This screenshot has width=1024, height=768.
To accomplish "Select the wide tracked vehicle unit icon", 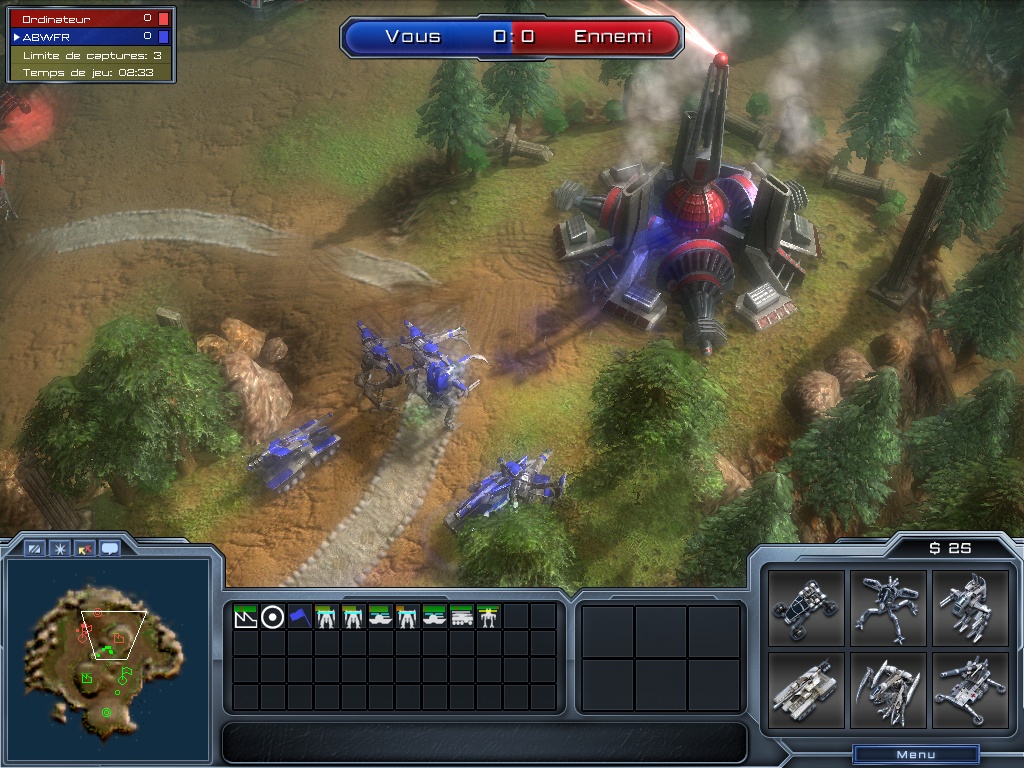I will [x=462, y=616].
